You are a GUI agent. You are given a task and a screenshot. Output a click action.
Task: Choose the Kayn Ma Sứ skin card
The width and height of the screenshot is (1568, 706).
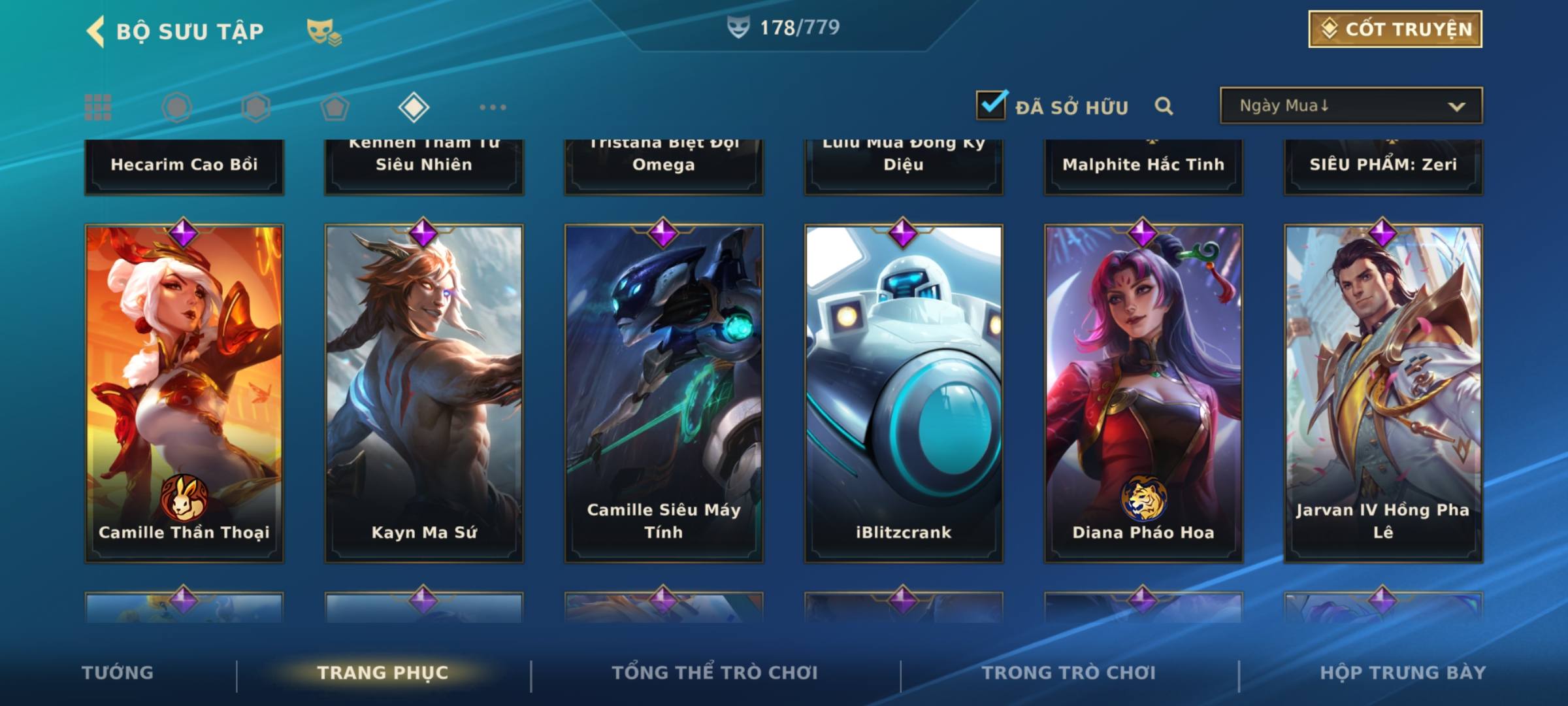pyautogui.click(x=424, y=394)
